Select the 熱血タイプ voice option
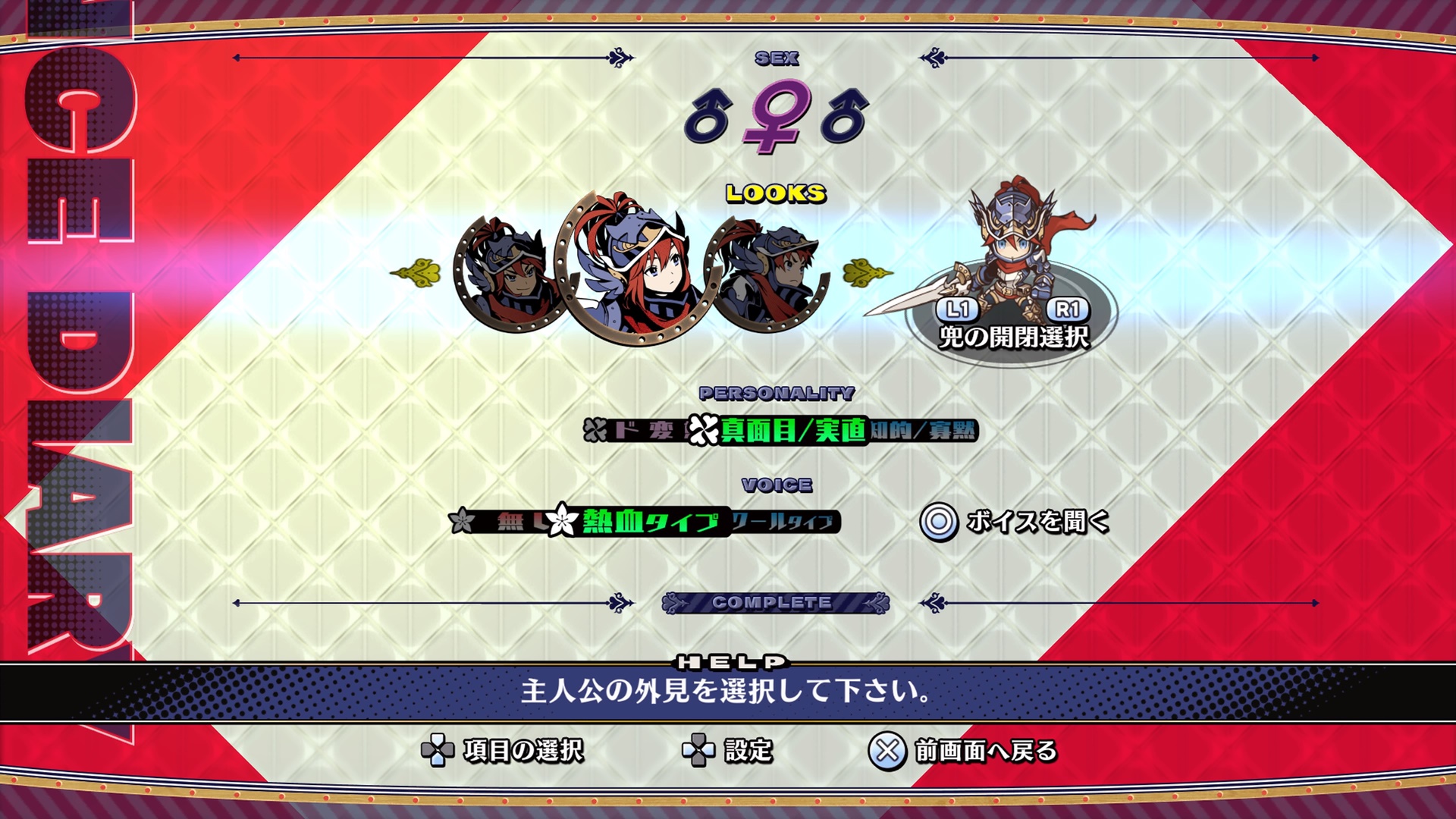Image resolution: width=1456 pixels, height=819 pixels. [649, 522]
